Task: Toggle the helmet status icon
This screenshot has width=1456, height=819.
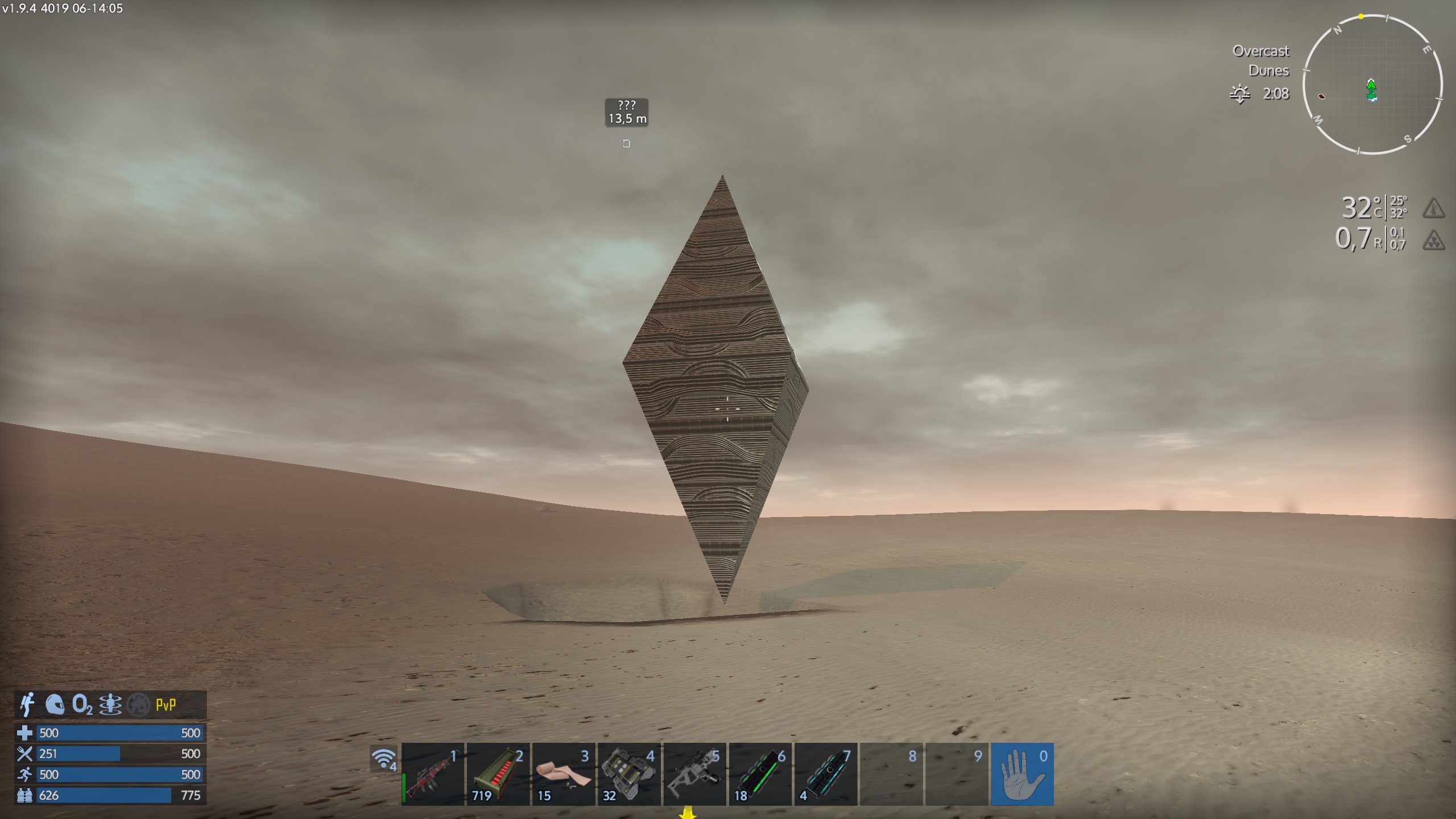Action: click(x=55, y=705)
